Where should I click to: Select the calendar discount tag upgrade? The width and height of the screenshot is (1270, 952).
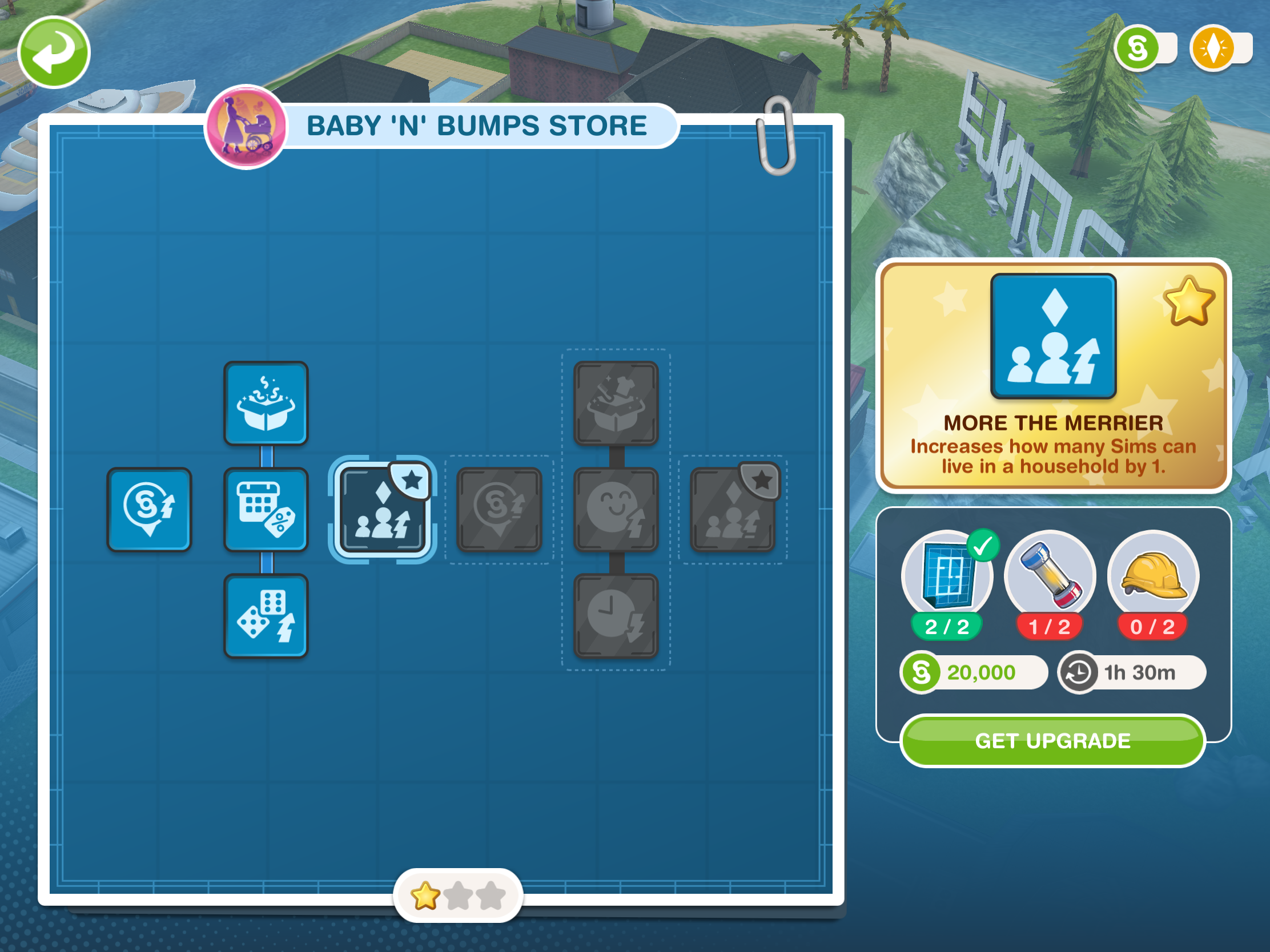pyautogui.click(x=266, y=510)
